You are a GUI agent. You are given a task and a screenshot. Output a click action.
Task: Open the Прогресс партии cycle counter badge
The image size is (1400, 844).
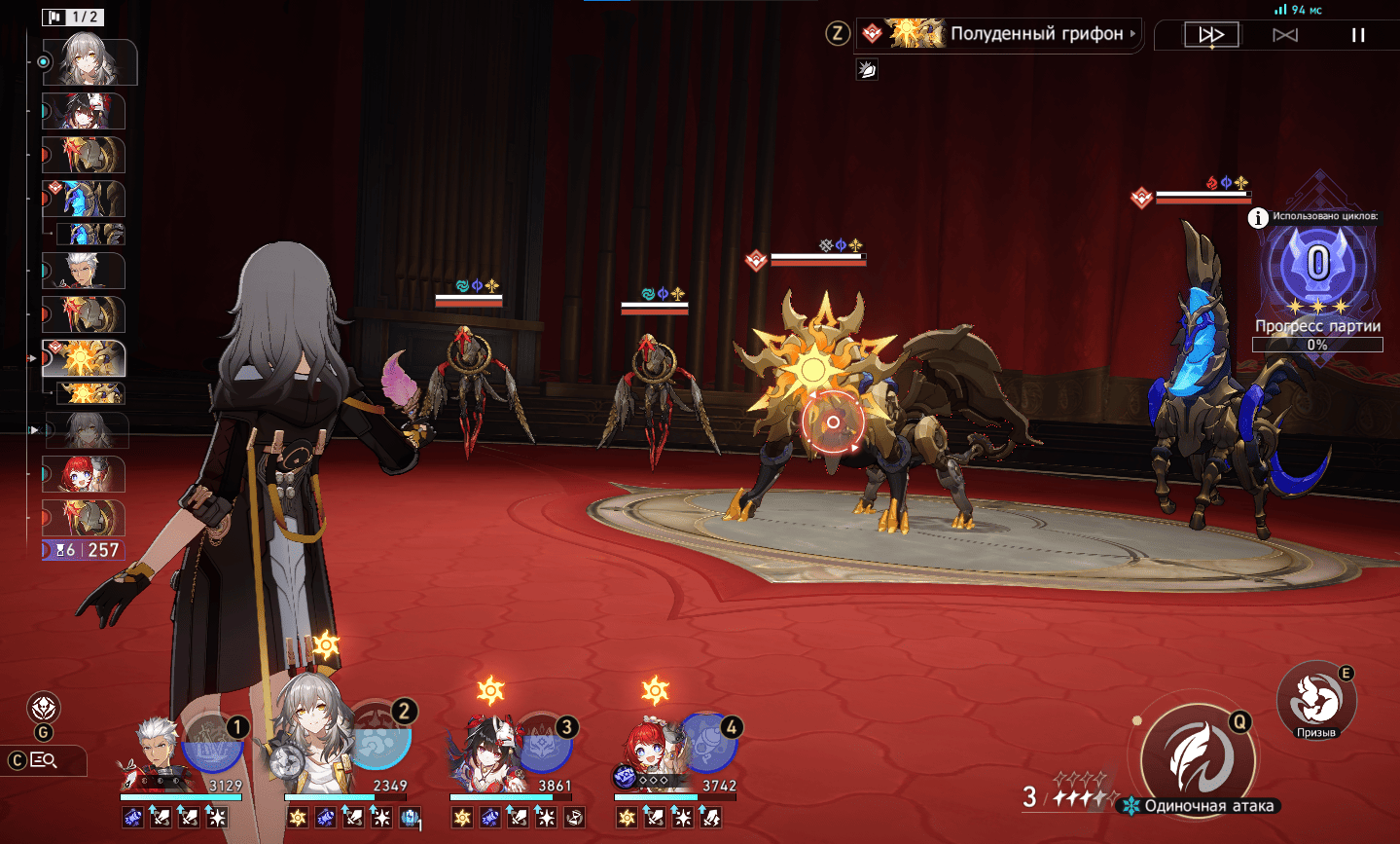coord(1317,265)
